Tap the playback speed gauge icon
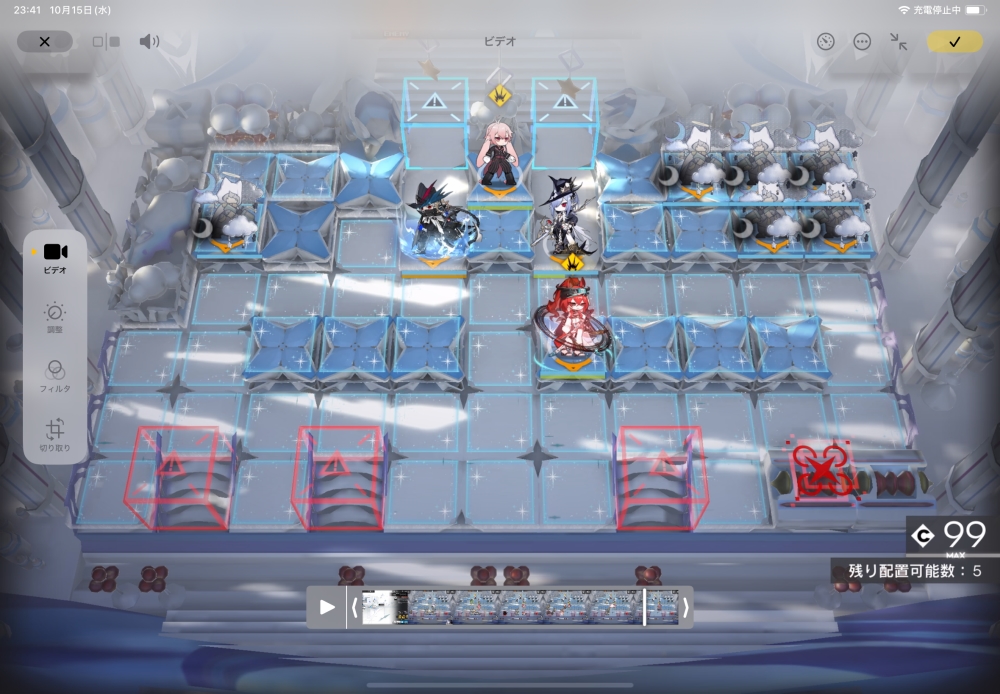 click(x=825, y=42)
